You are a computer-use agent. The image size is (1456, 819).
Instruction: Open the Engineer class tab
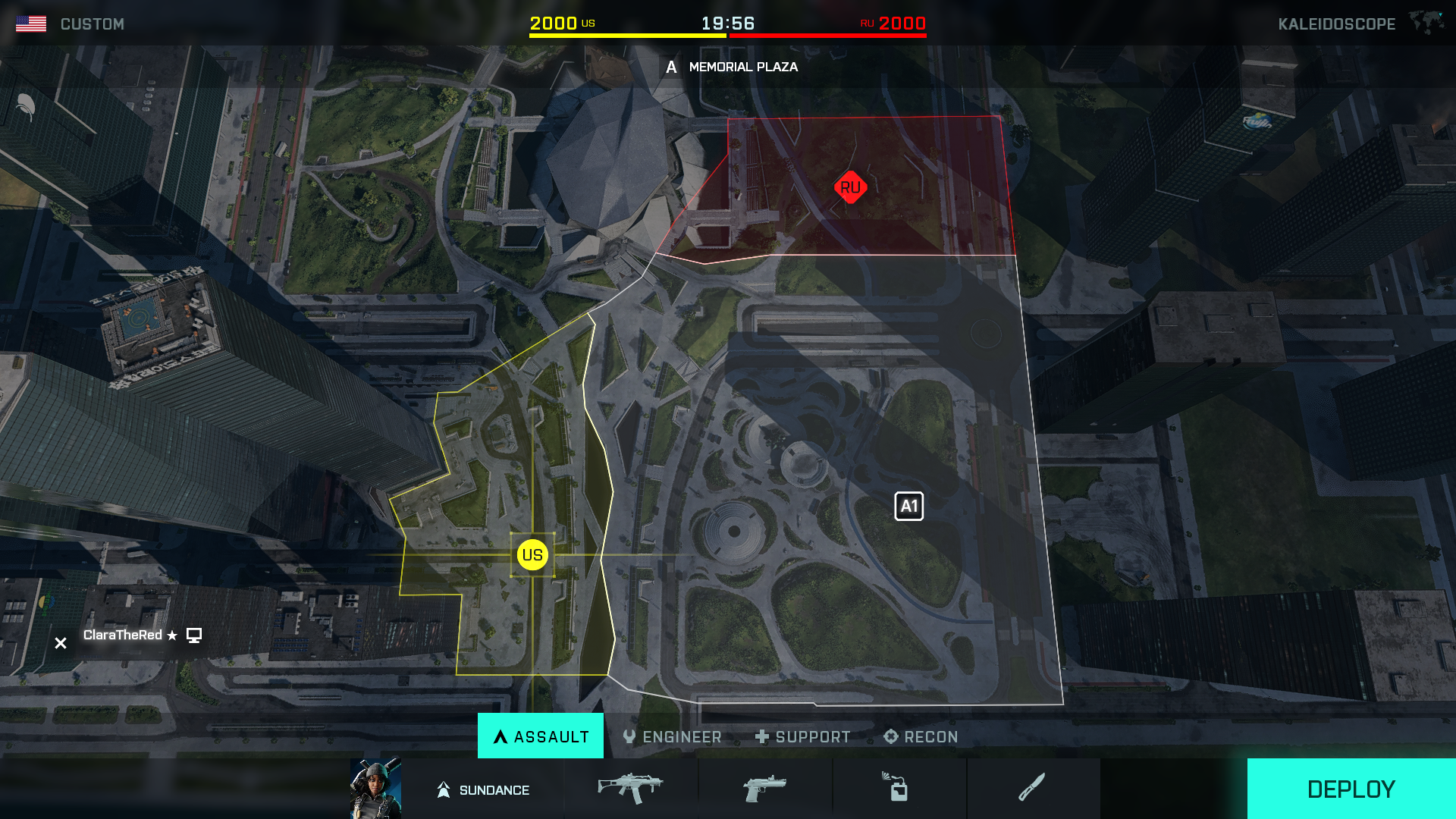click(x=672, y=736)
